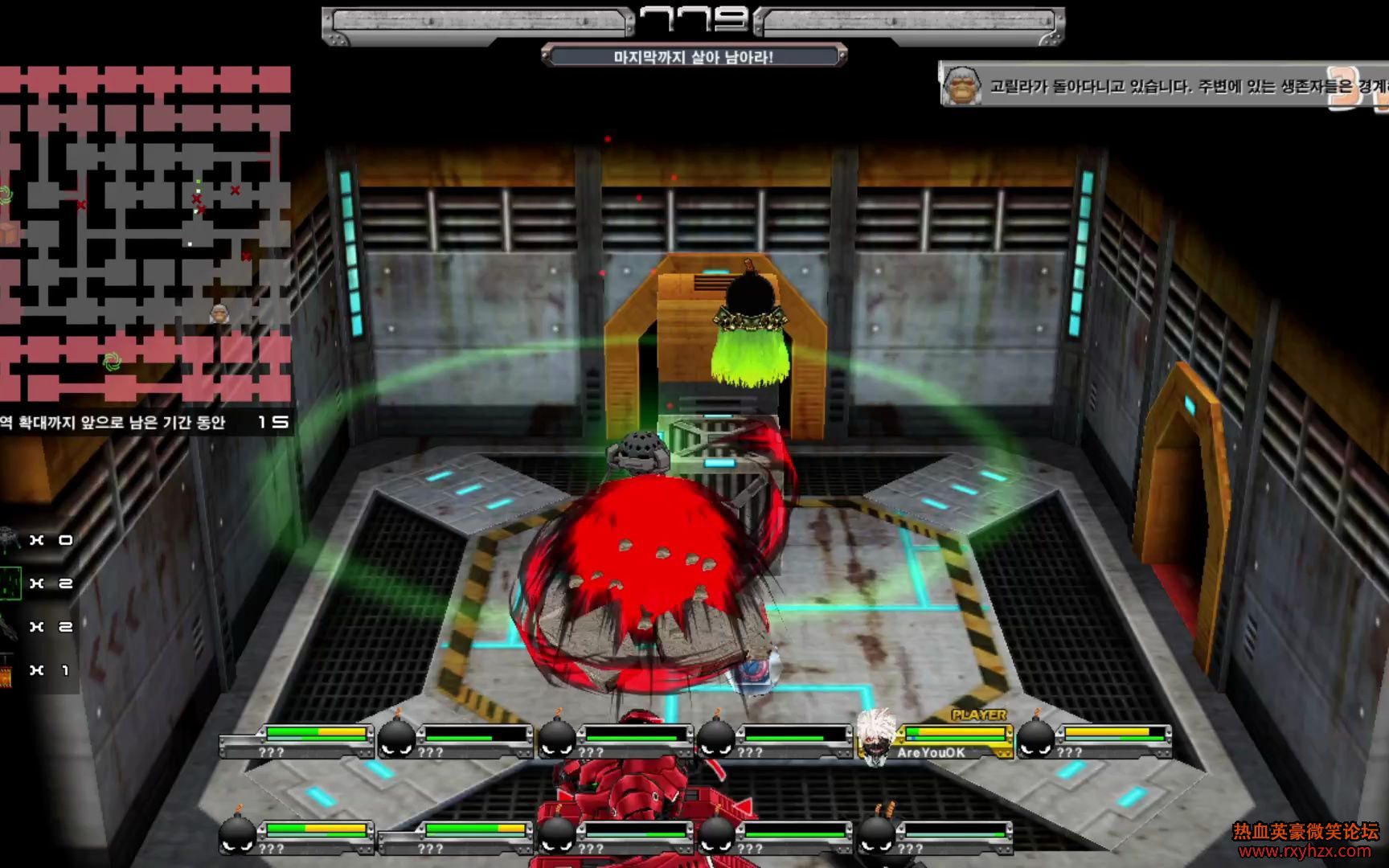This screenshot has width=1389, height=868.
Task: Click the green swirl marker at minimap bottom
Action: pos(113,361)
